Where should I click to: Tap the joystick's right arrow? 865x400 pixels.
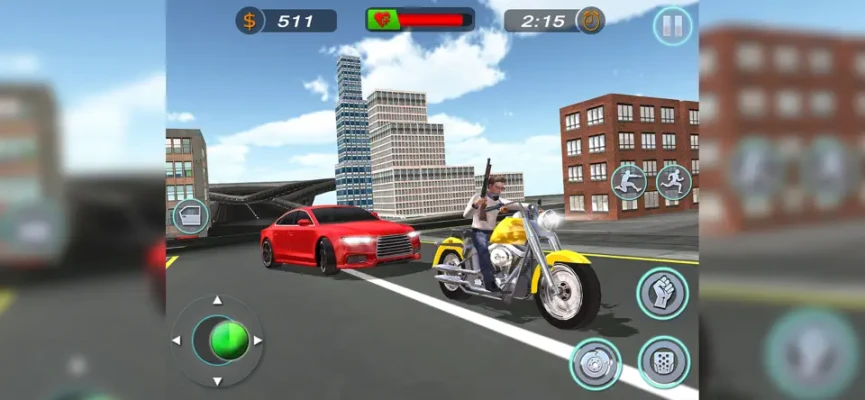click(x=258, y=340)
